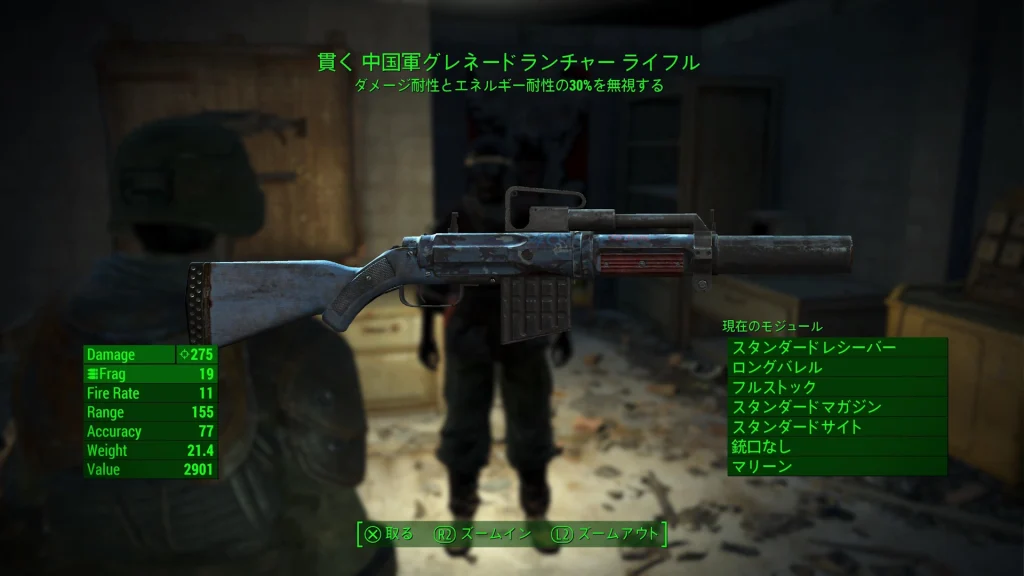Select the 銃口なし module entry
Screen dimensions: 1024x576
point(836,447)
